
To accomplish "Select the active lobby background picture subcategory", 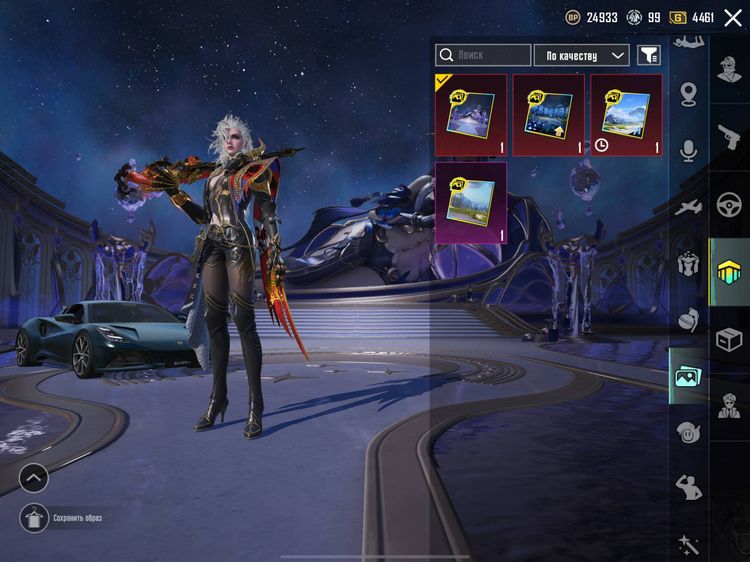I will tap(688, 377).
